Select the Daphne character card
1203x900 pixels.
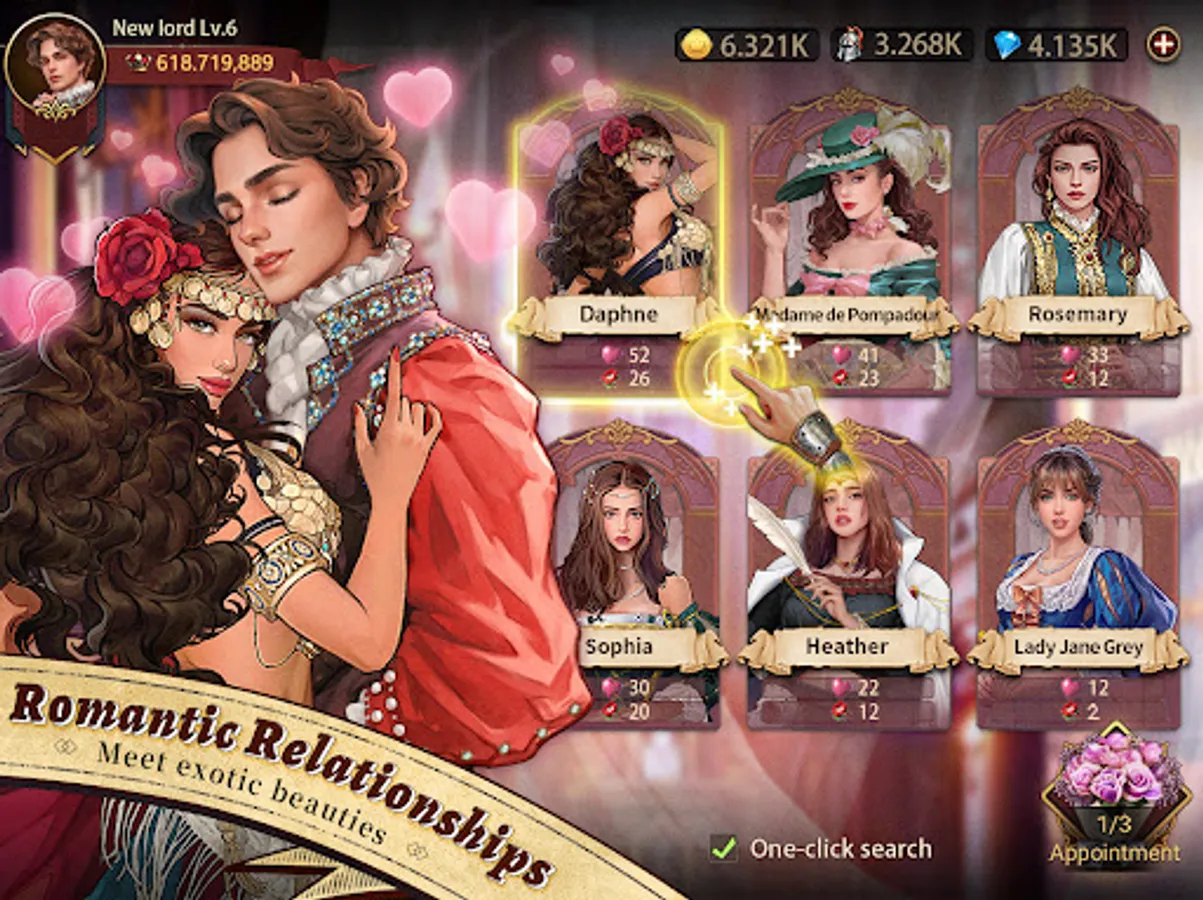618,250
